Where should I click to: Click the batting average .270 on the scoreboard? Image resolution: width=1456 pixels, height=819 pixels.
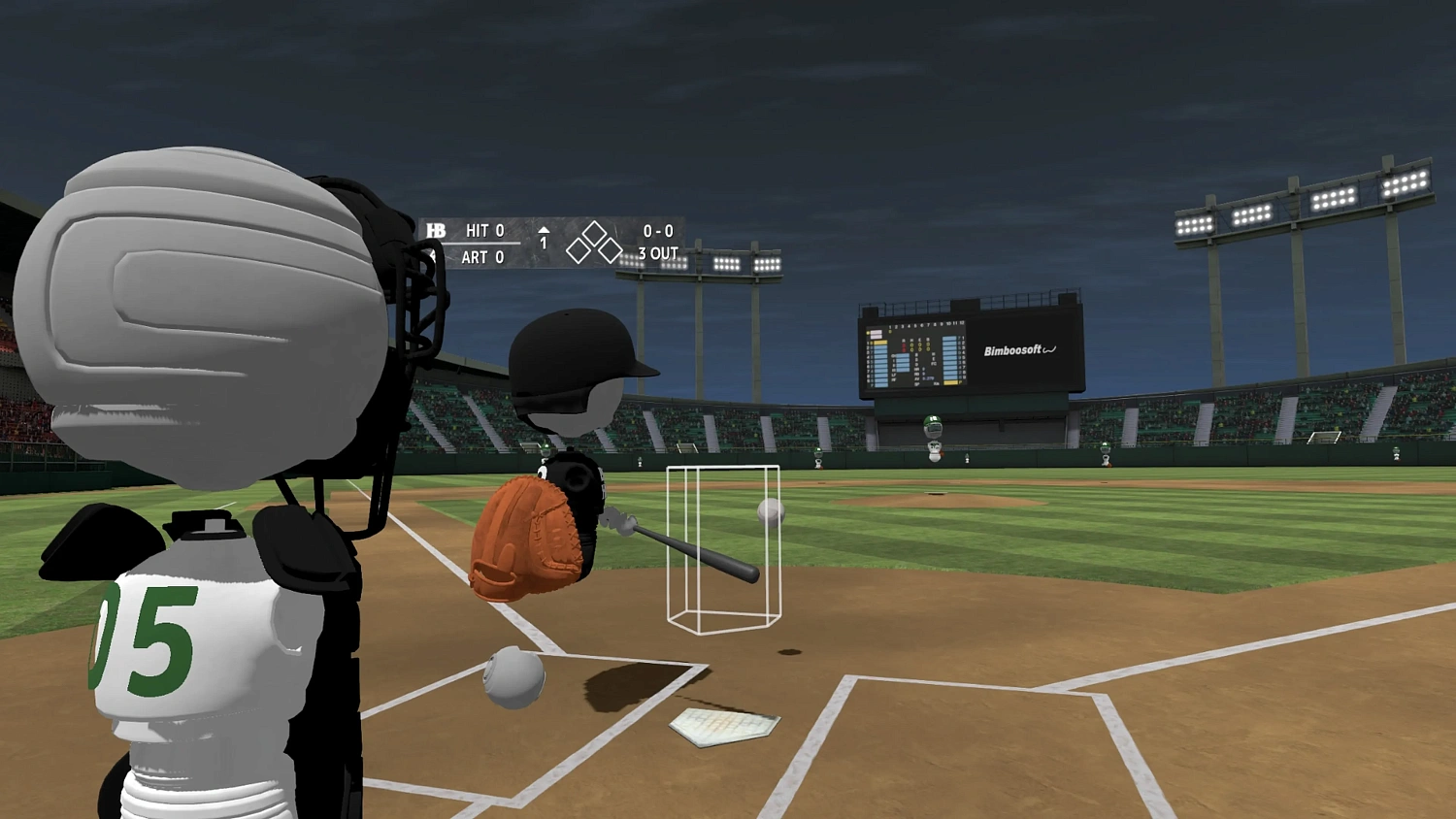tap(928, 378)
